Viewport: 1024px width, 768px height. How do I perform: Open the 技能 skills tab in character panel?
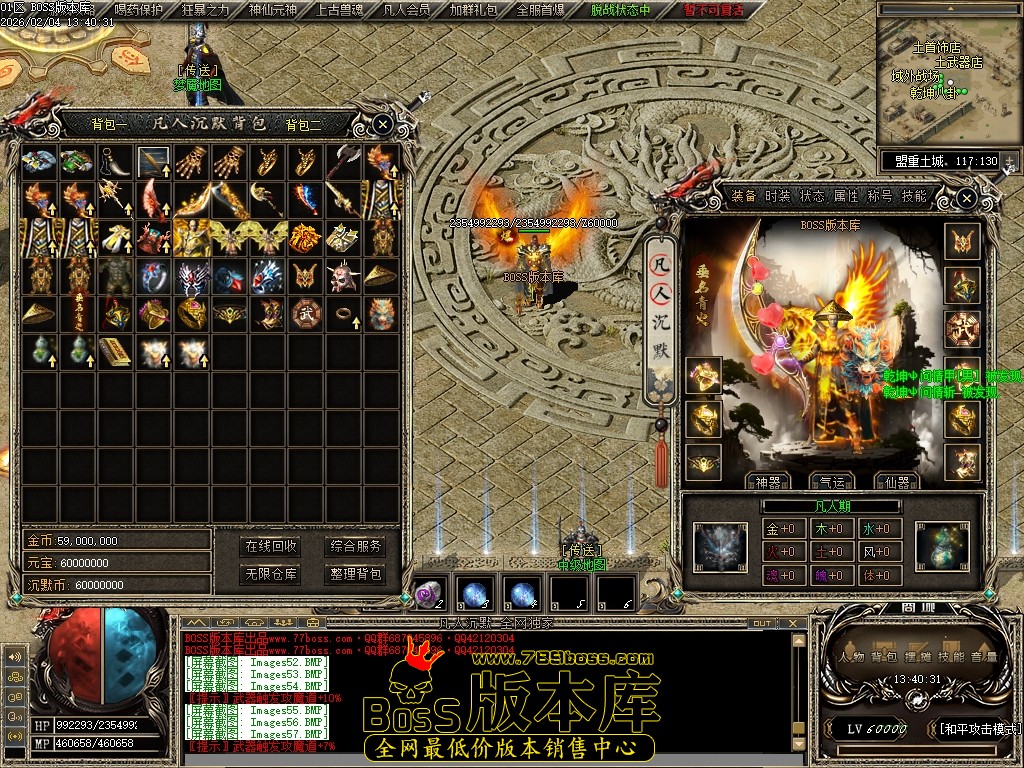tap(914, 196)
